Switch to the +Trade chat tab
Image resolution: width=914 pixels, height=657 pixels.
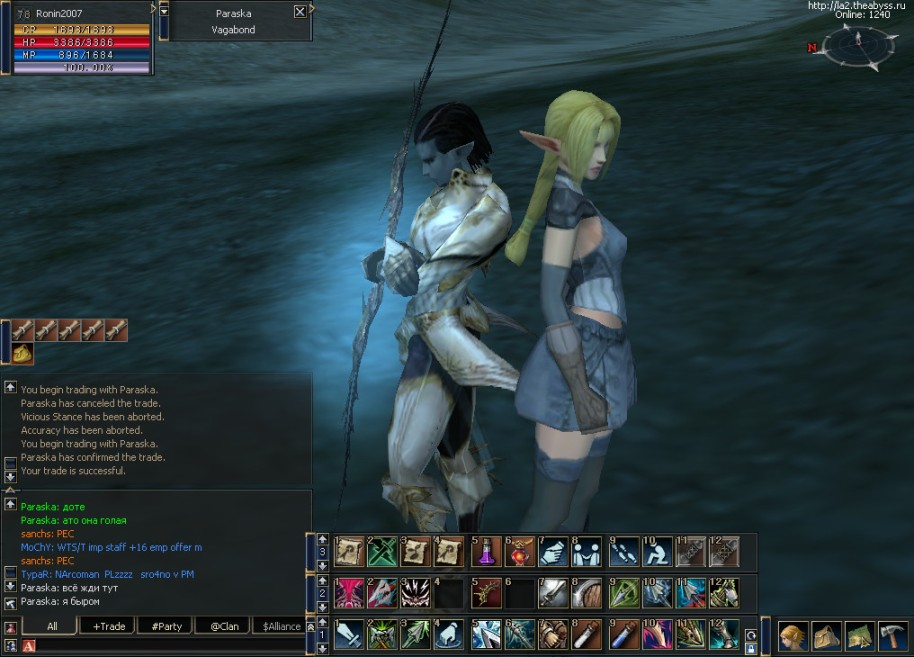pyautogui.click(x=109, y=626)
